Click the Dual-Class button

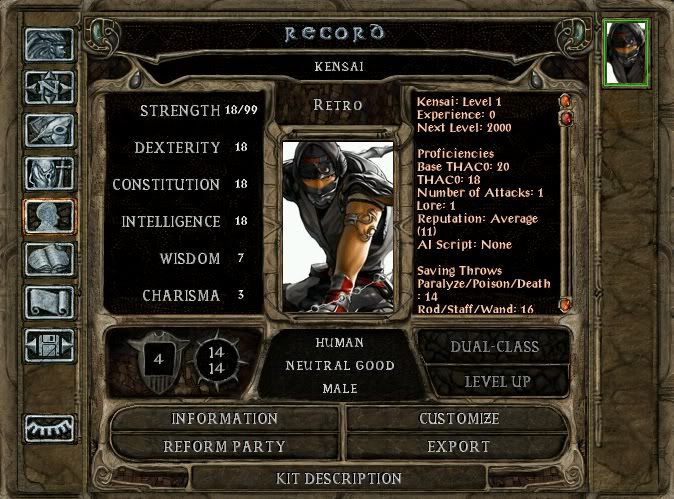492,347
